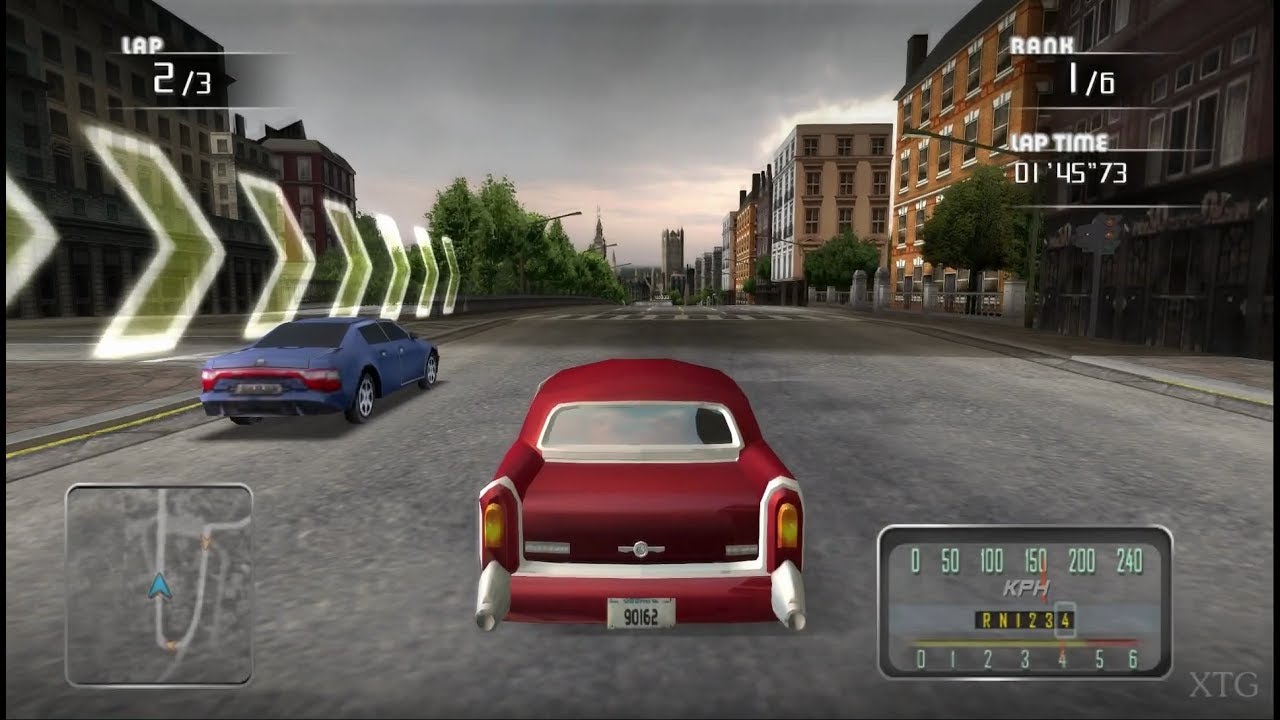
Task: Select the LAP header tab
Action: click(x=143, y=44)
